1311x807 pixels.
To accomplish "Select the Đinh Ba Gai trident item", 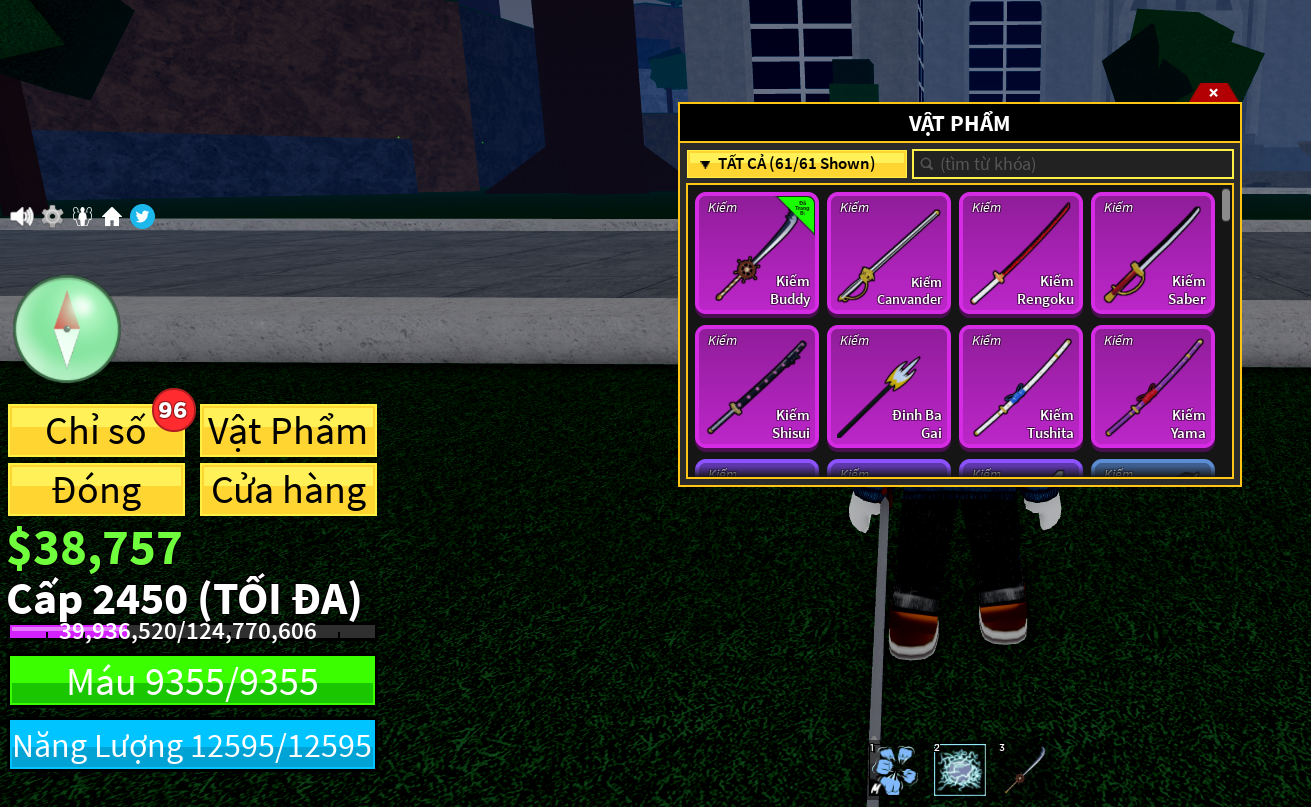I will tap(889, 387).
